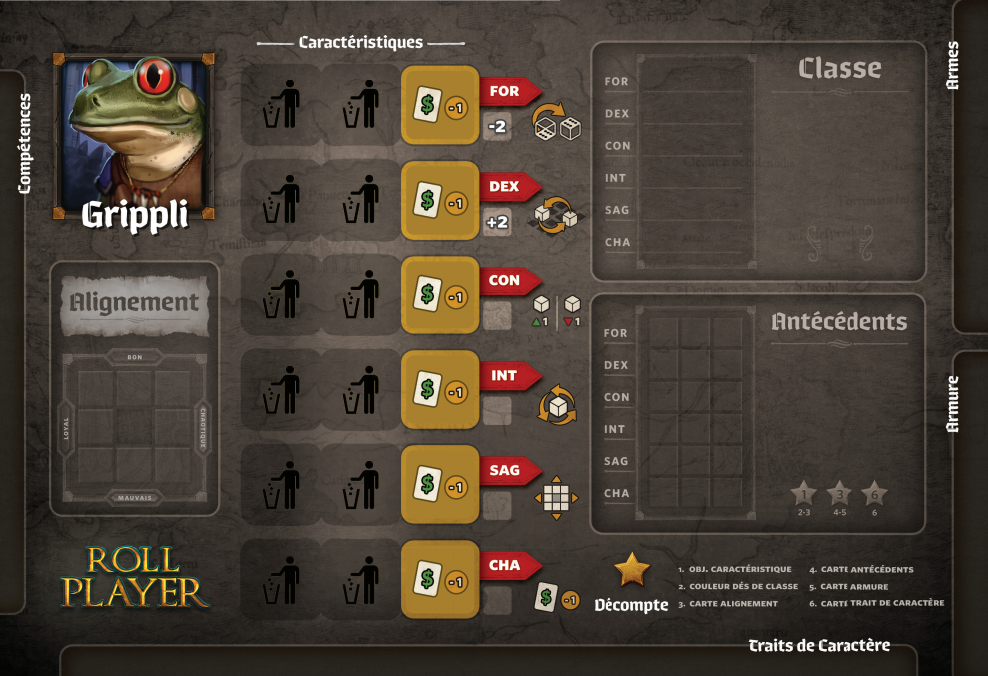Click the red FOR attribute tag
Viewport: 988px width, 676px height.
506,91
